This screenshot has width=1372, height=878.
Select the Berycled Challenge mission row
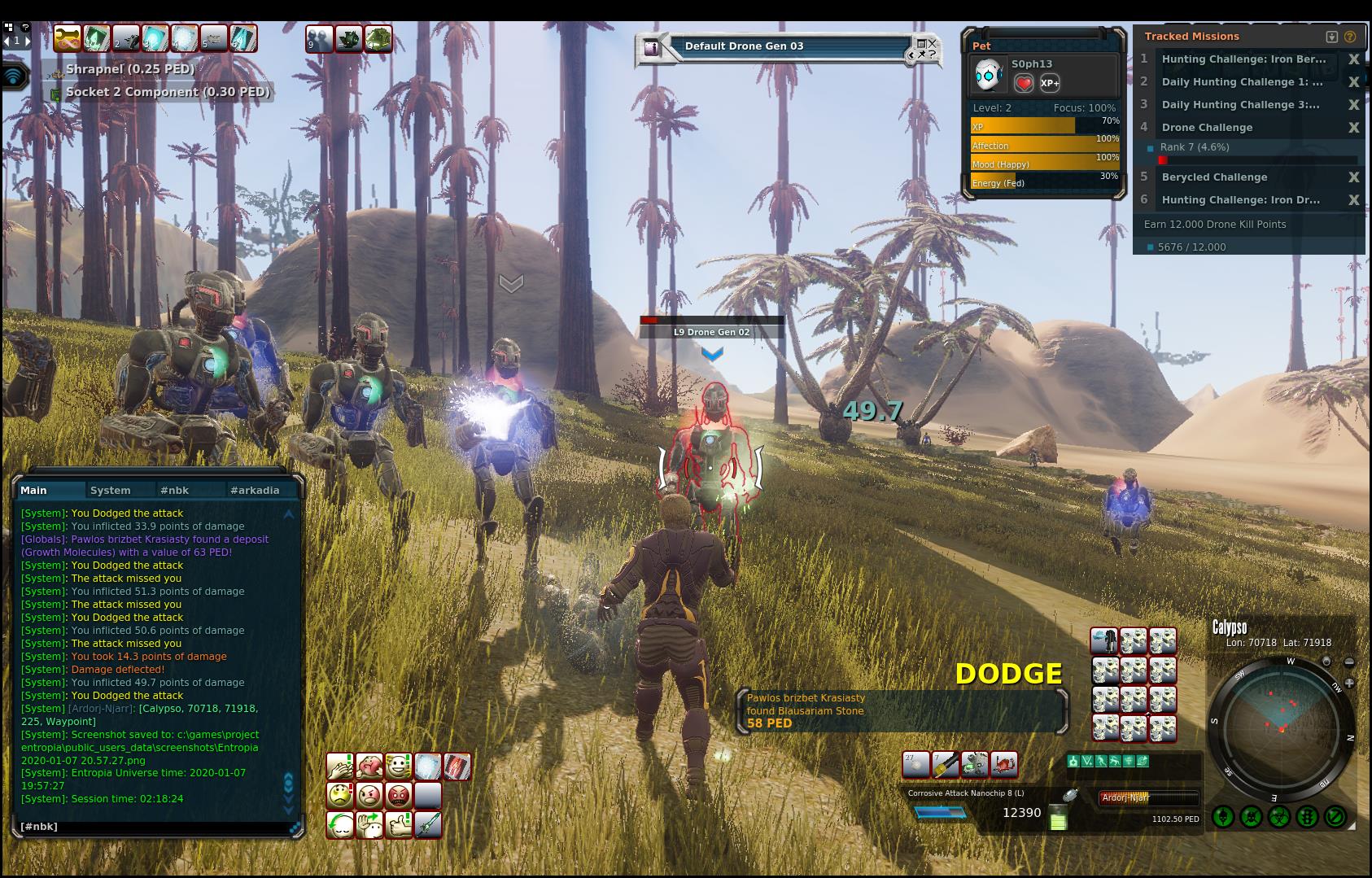[x=1214, y=177]
